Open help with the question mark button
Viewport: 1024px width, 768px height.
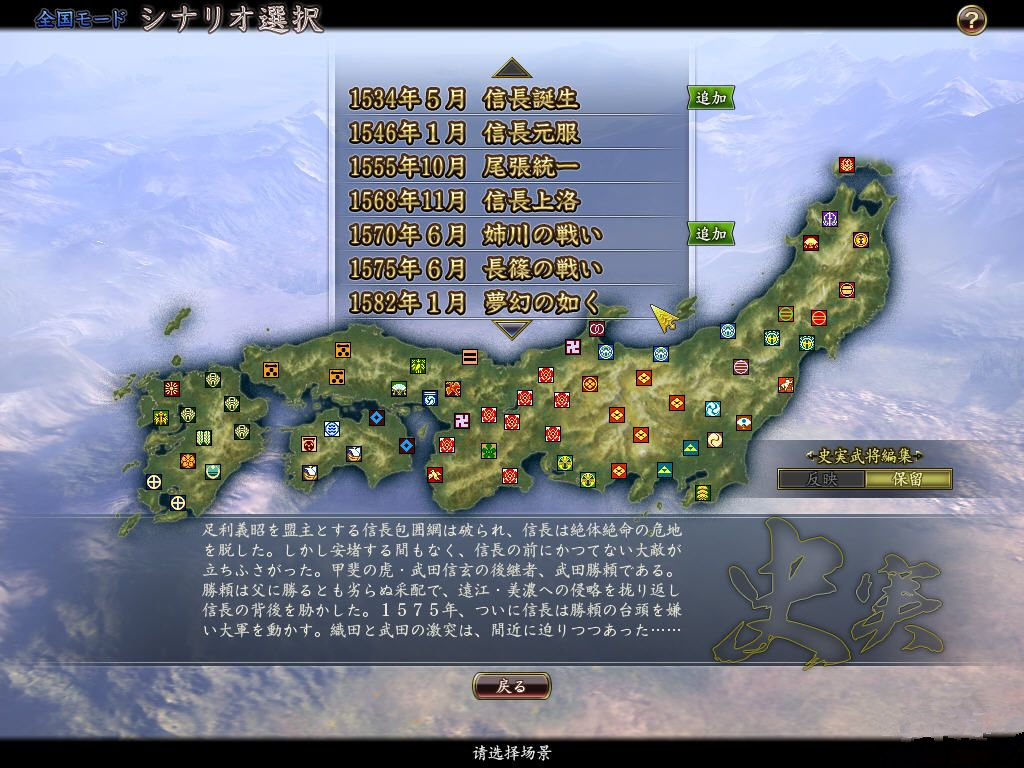[x=971, y=20]
